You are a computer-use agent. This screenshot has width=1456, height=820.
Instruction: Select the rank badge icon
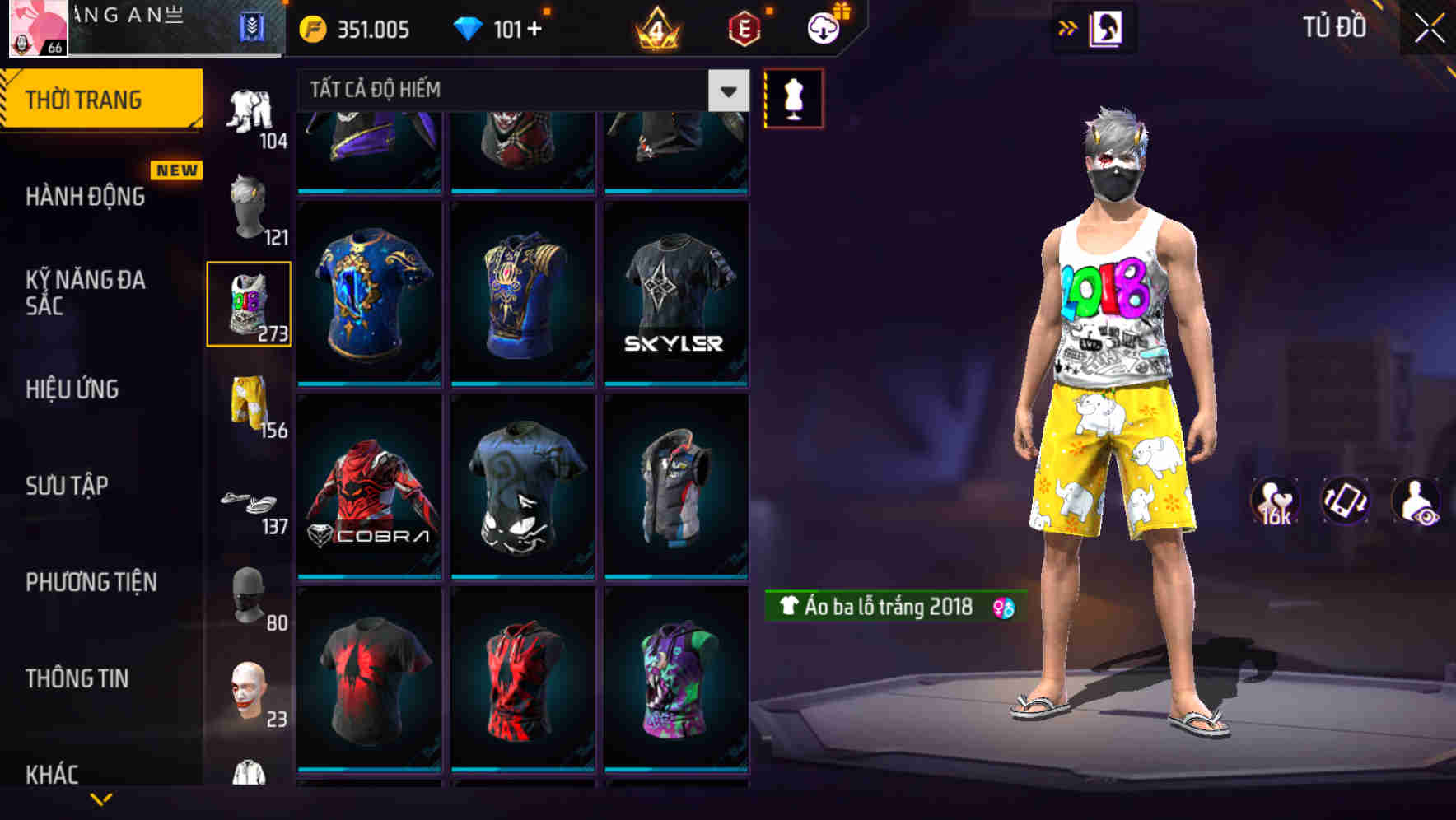[655, 29]
